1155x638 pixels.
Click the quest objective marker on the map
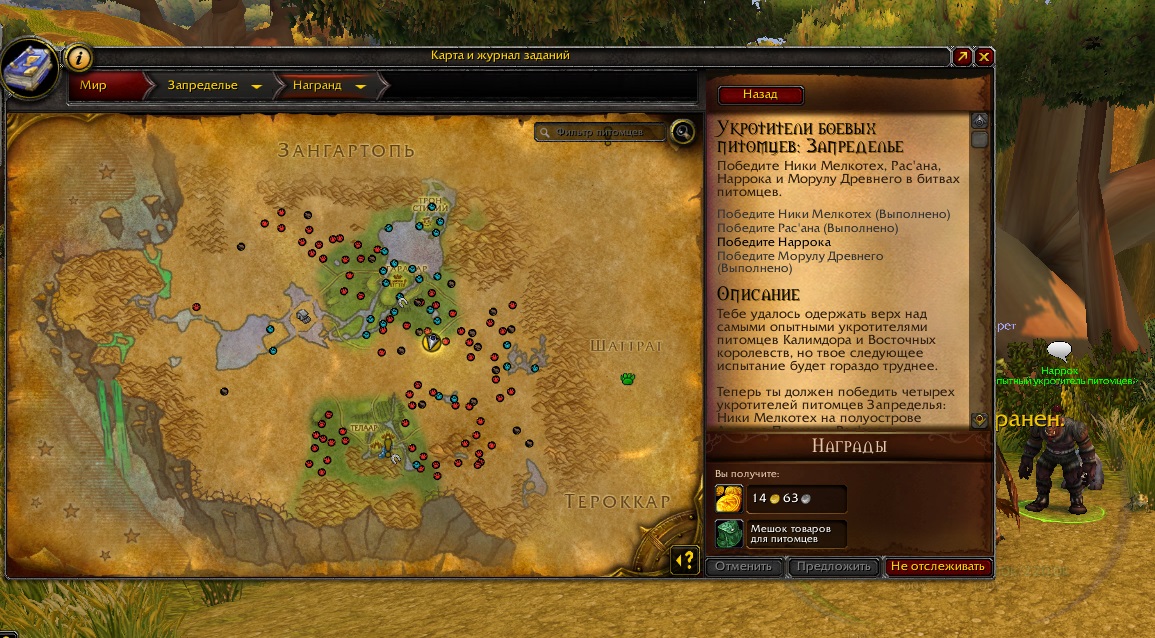(x=431, y=341)
